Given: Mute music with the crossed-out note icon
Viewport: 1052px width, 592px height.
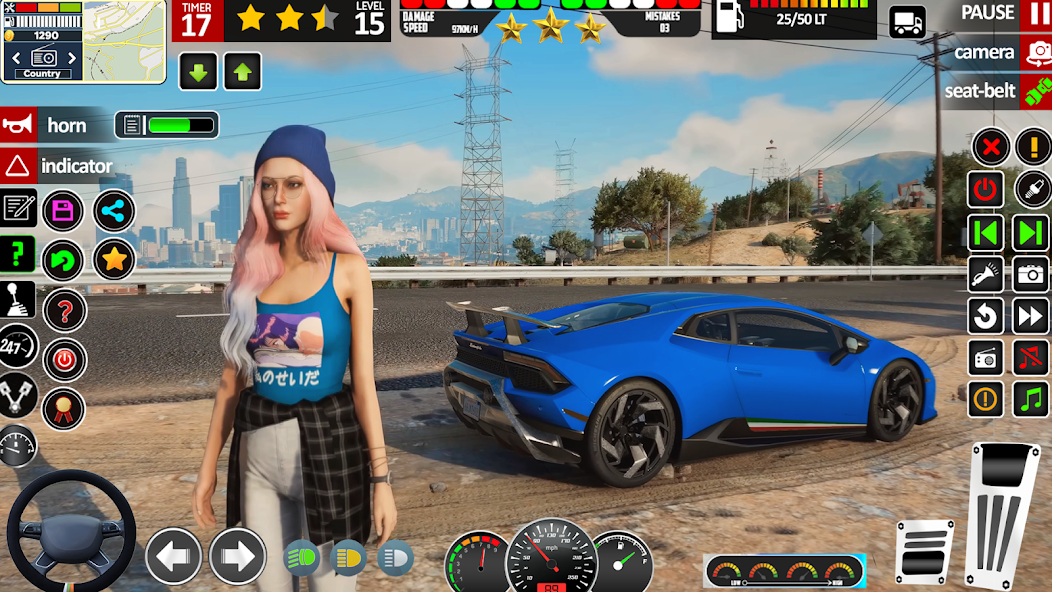Looking at the screenshot, I should [1031, 356].
